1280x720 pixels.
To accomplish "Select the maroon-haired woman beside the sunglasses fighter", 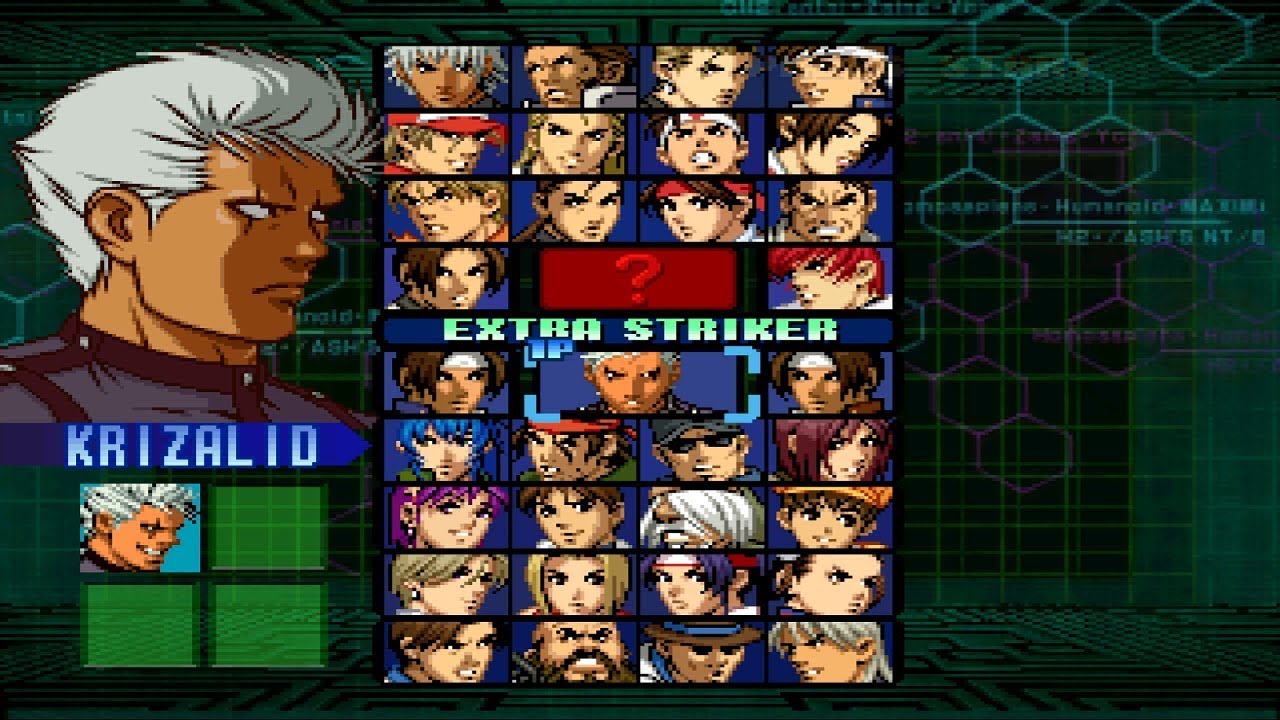I will [x=829, y=449].
